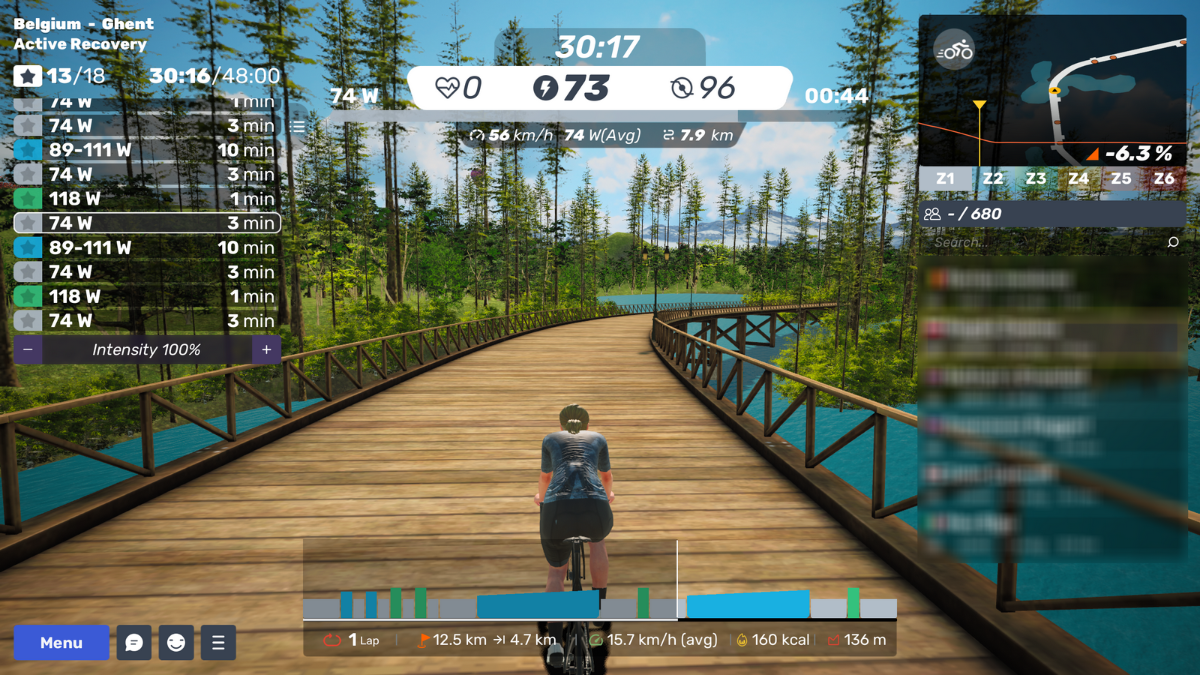
Task: Select the Z6 power zone label
Action: pyautogui.click(x=1164, y=179)
